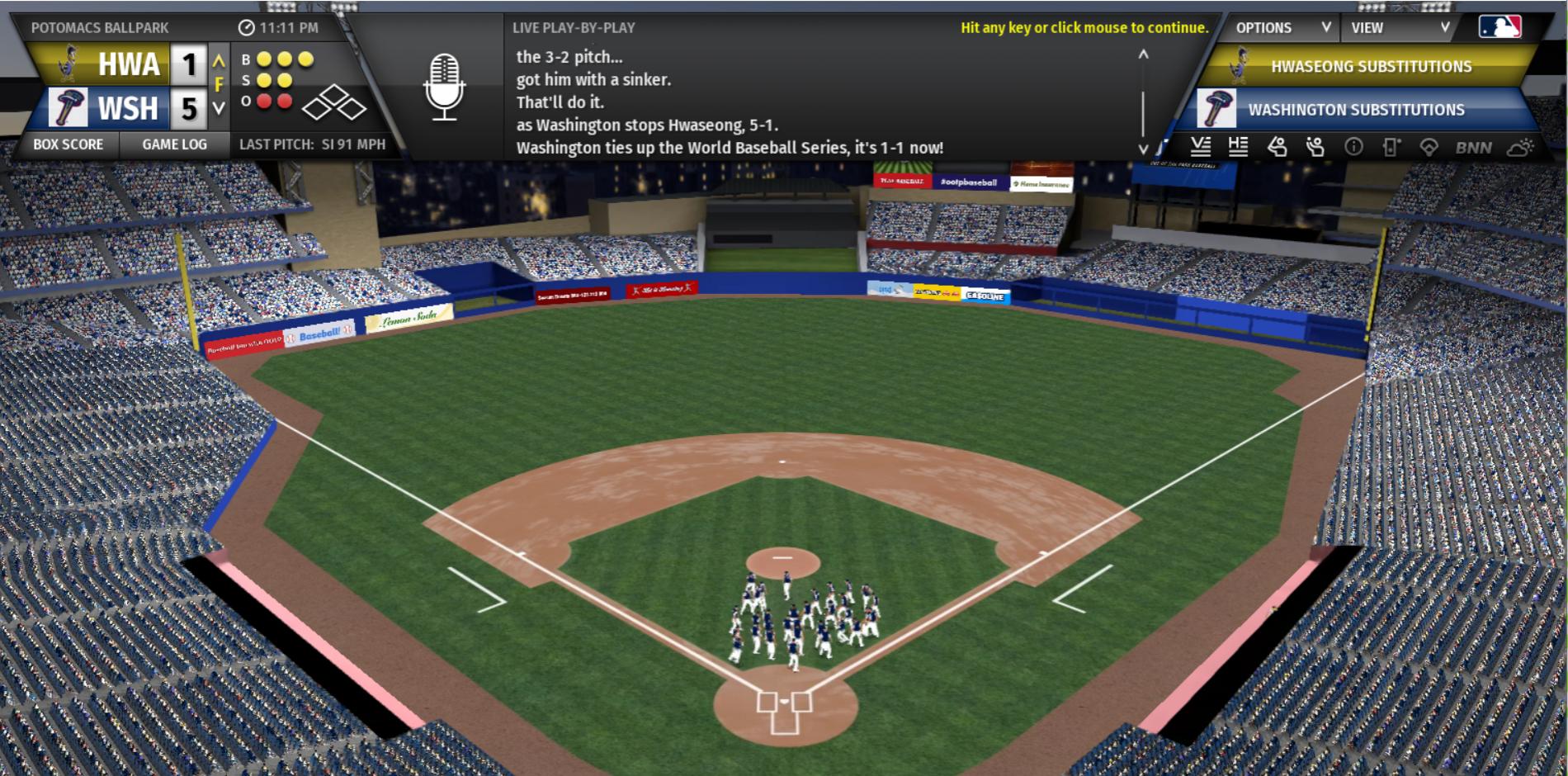Image resolution: width=1568 pixels, height=776 pixels.
Task: Open the pitcher throwing icon panel
Action: [1315, 147]
